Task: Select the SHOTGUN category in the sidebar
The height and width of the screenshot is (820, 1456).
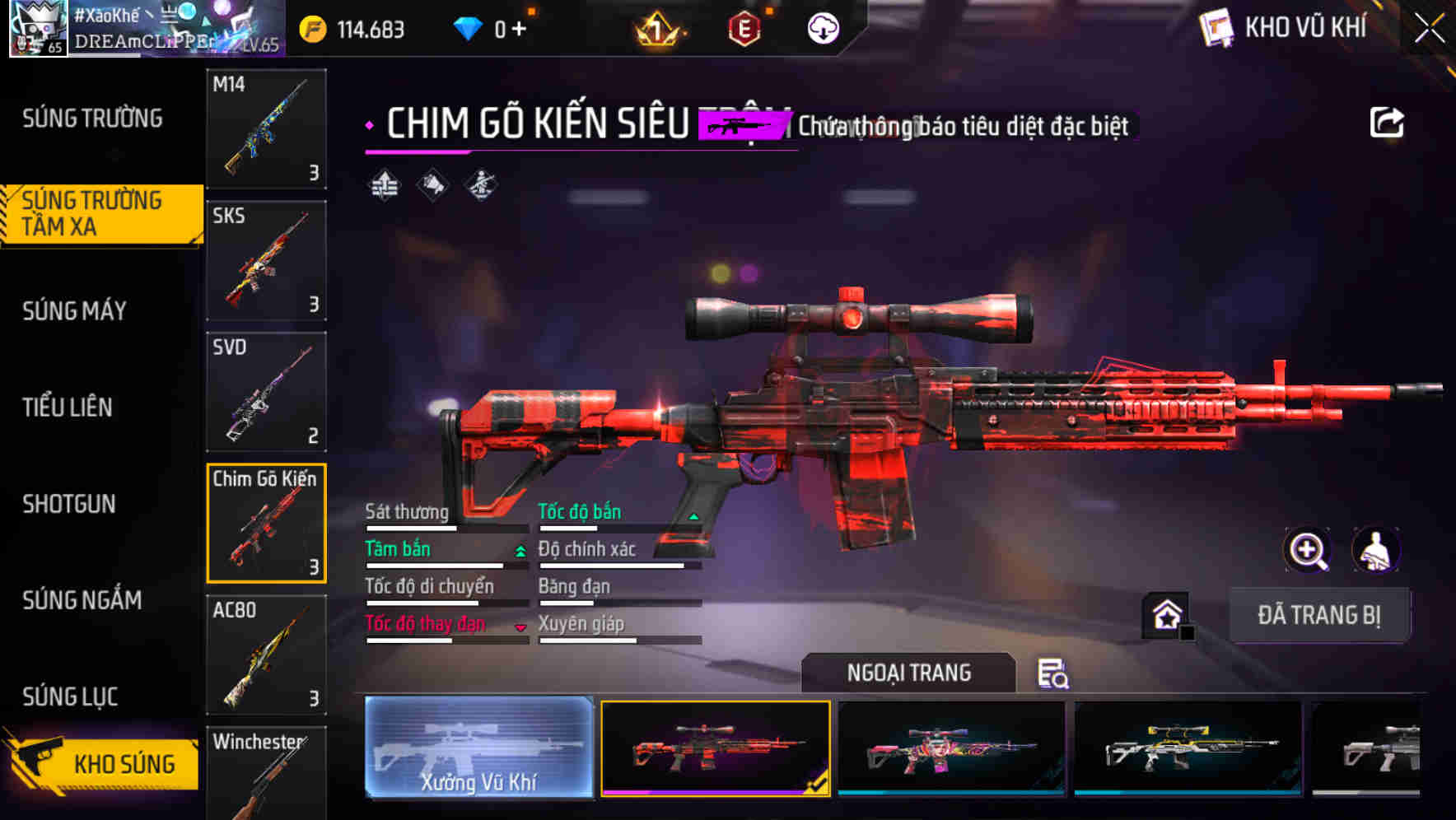Action: [x=69, y=504]
